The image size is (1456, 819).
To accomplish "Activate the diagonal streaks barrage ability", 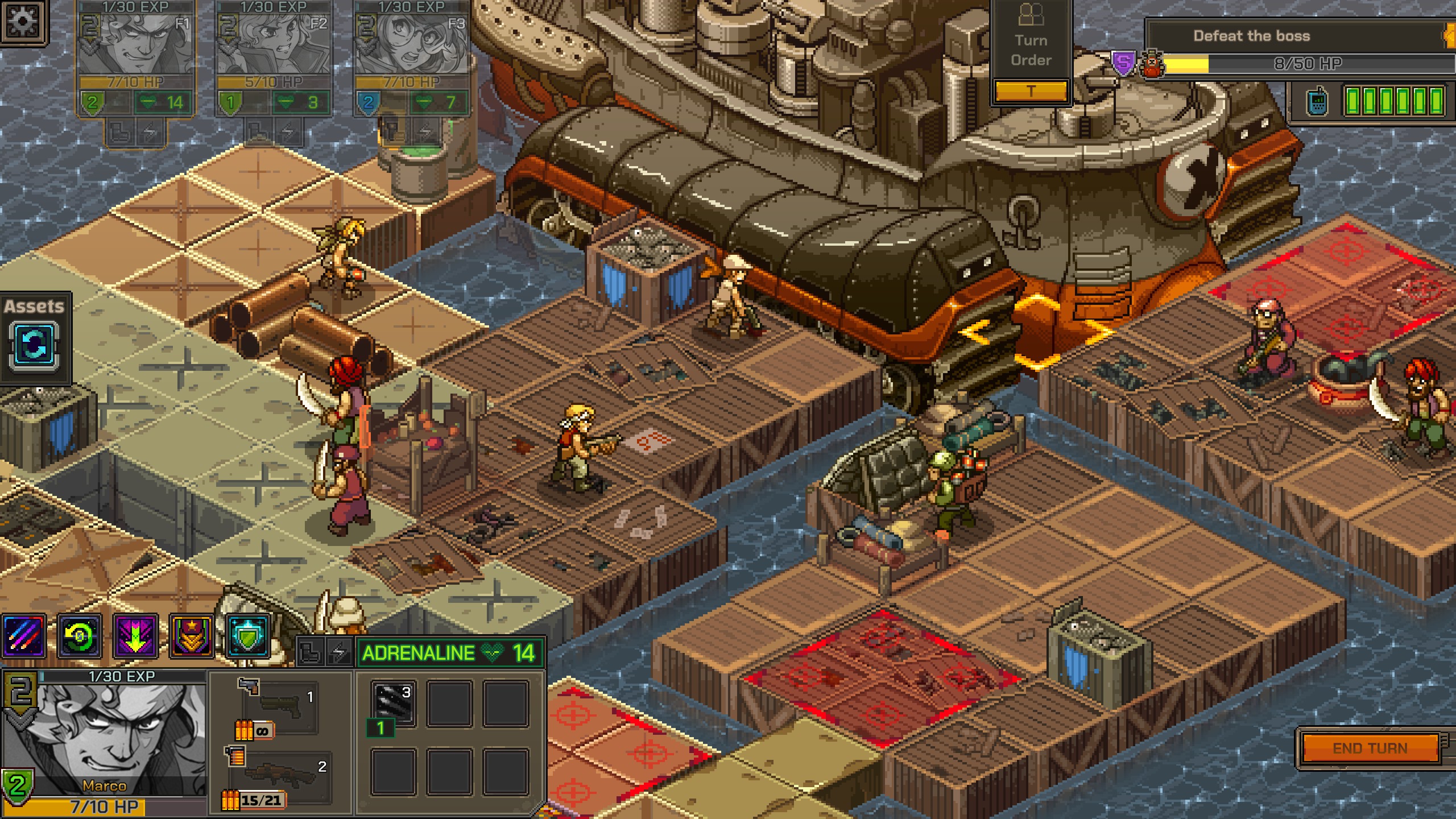I will pos(24,636).
